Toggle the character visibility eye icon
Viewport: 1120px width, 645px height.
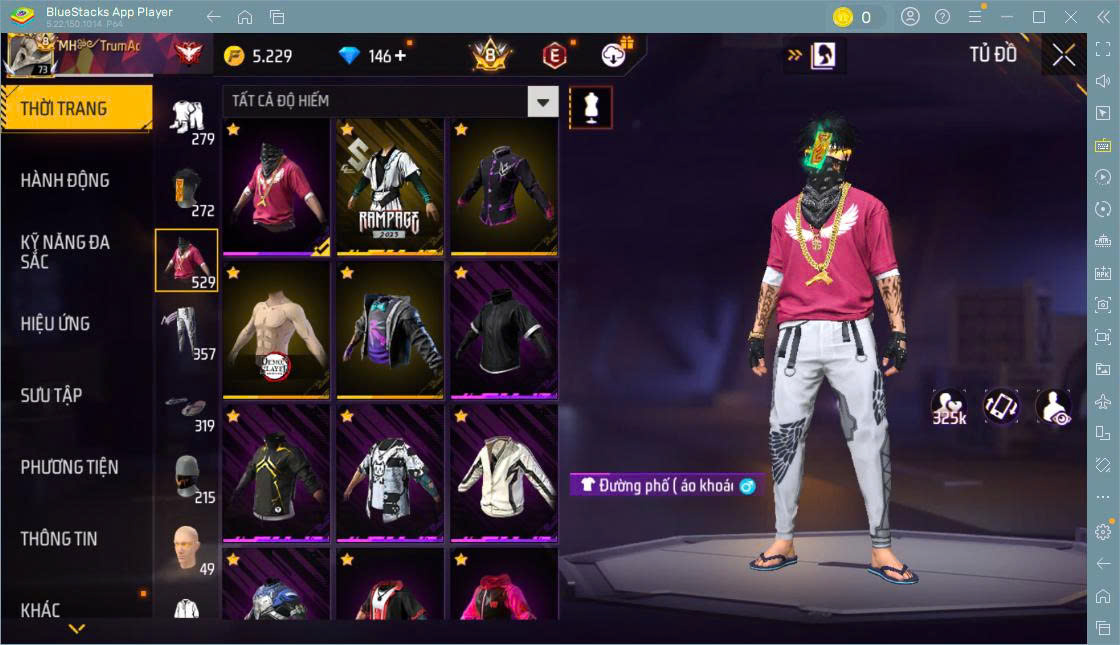[x=1053, y=407]
